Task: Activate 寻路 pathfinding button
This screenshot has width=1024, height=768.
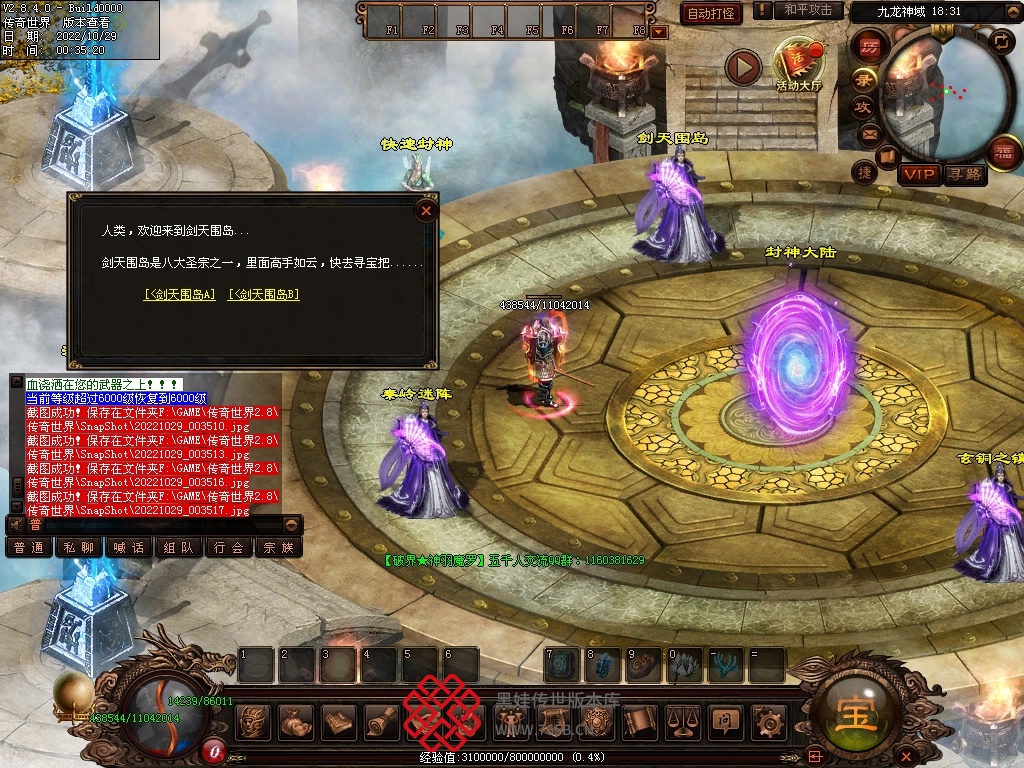Action: pos(965,174)
